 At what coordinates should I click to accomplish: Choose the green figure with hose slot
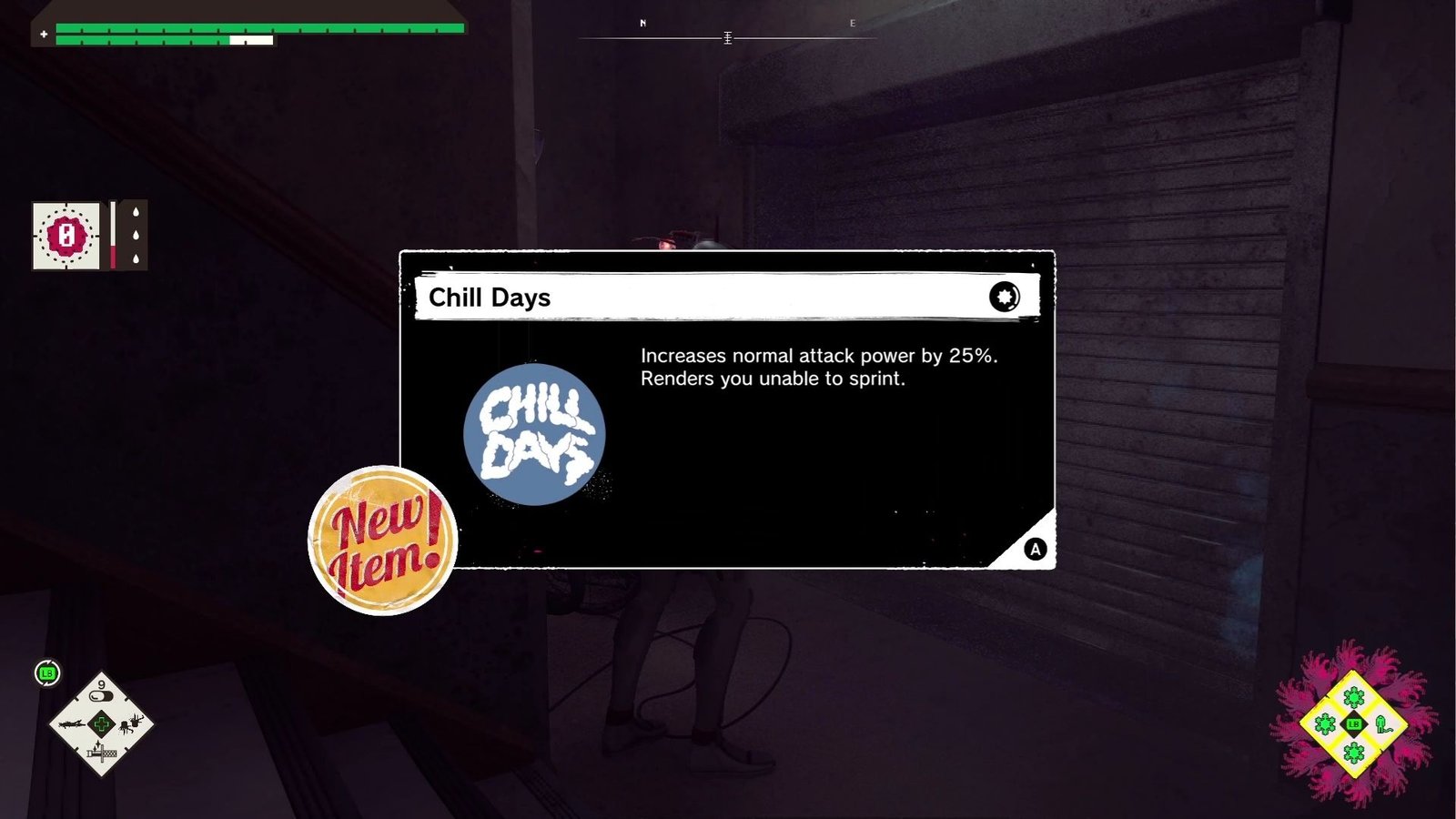[x=1383, y=724]
